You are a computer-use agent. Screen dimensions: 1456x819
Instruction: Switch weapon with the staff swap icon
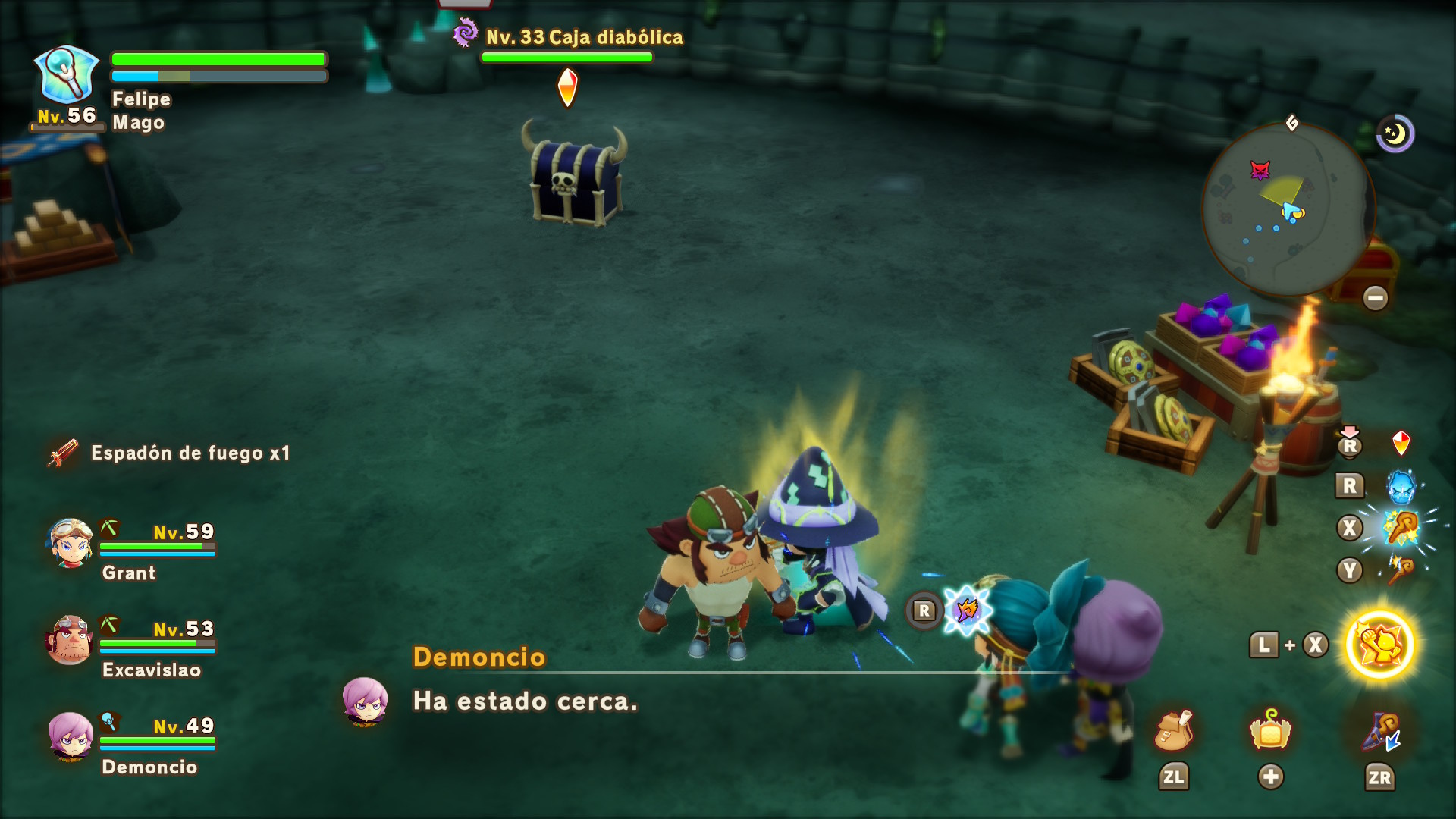tap(1380, 733)
